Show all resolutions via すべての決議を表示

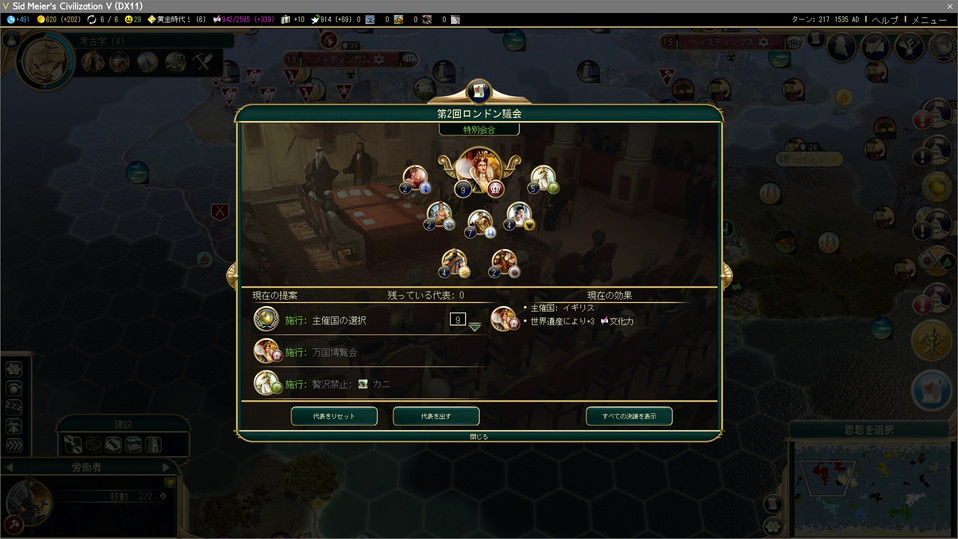click(629, 416)
